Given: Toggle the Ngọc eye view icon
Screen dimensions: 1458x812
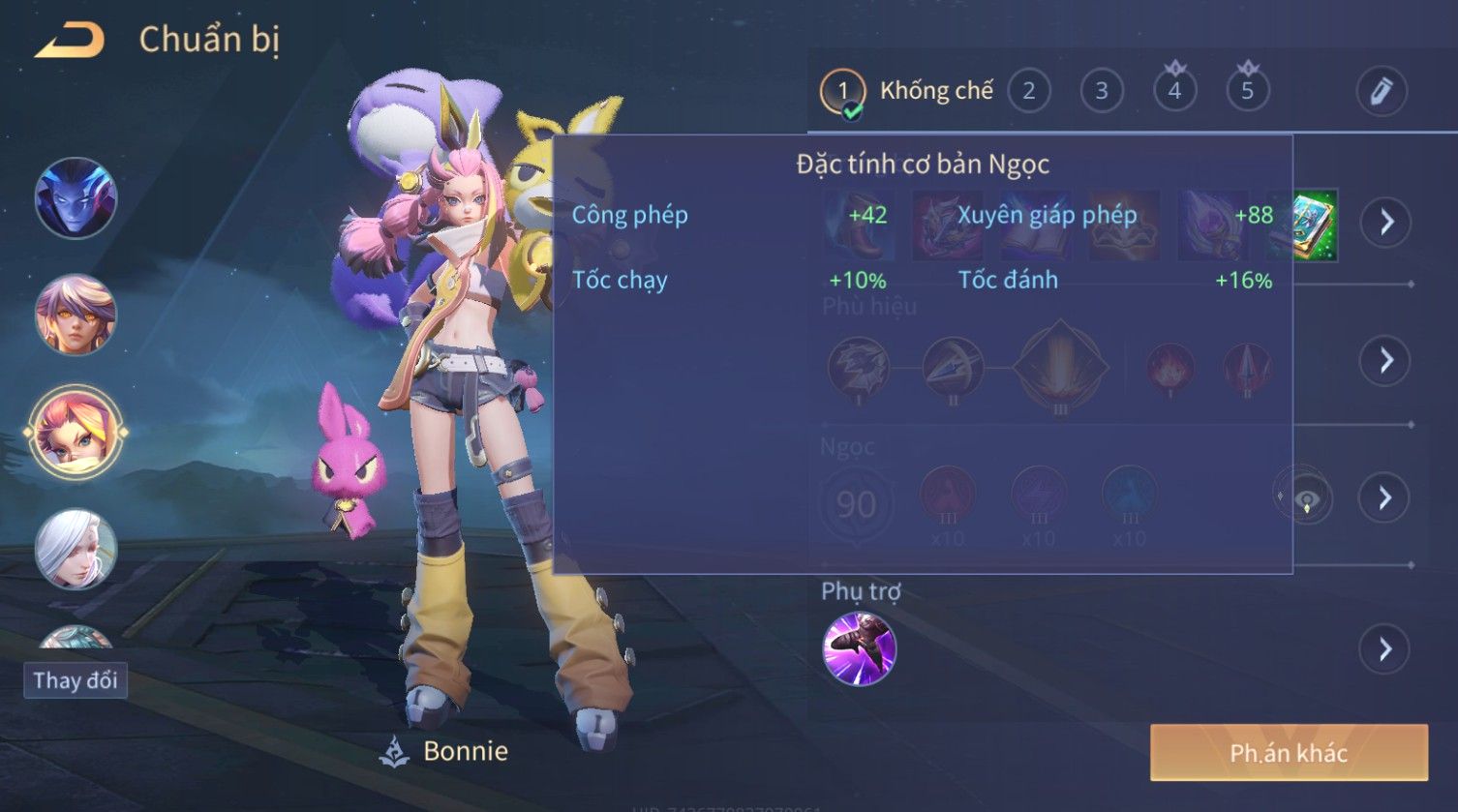Looking at the screenshot, I should 1307,500.
